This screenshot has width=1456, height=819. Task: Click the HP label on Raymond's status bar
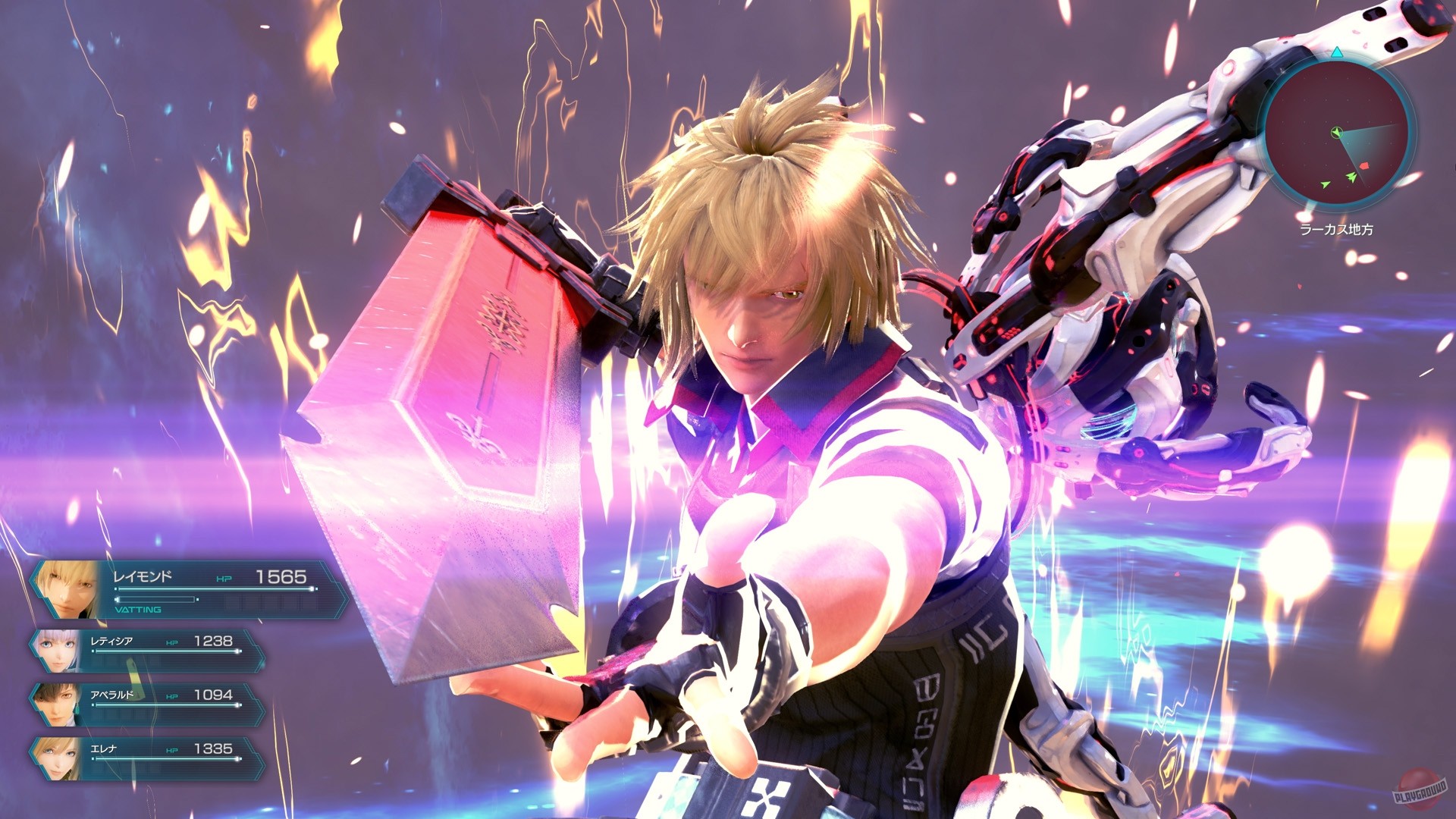[224, 578]
